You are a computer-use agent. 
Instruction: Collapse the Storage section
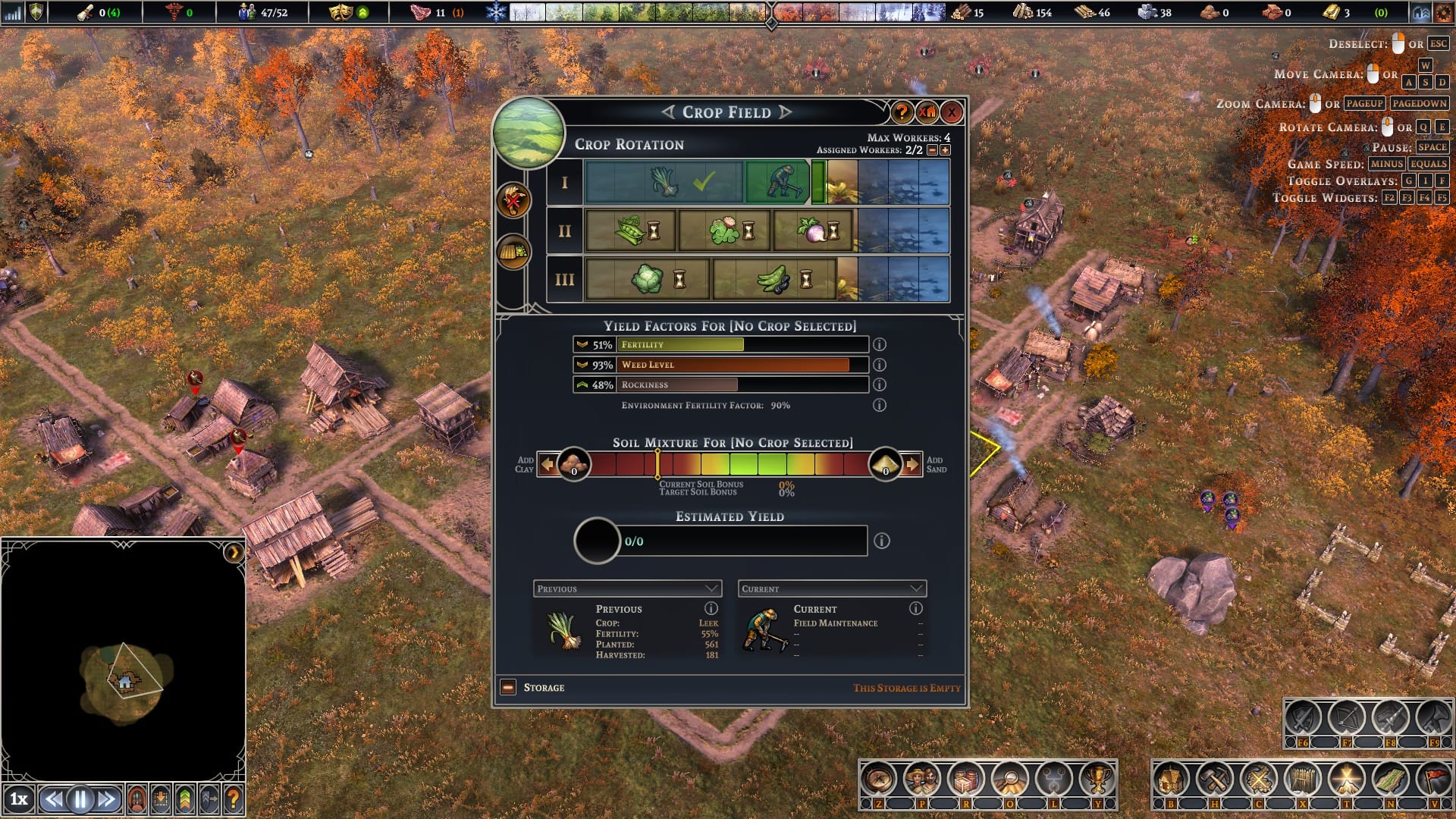pyautogui.click(x=508, y=688)
